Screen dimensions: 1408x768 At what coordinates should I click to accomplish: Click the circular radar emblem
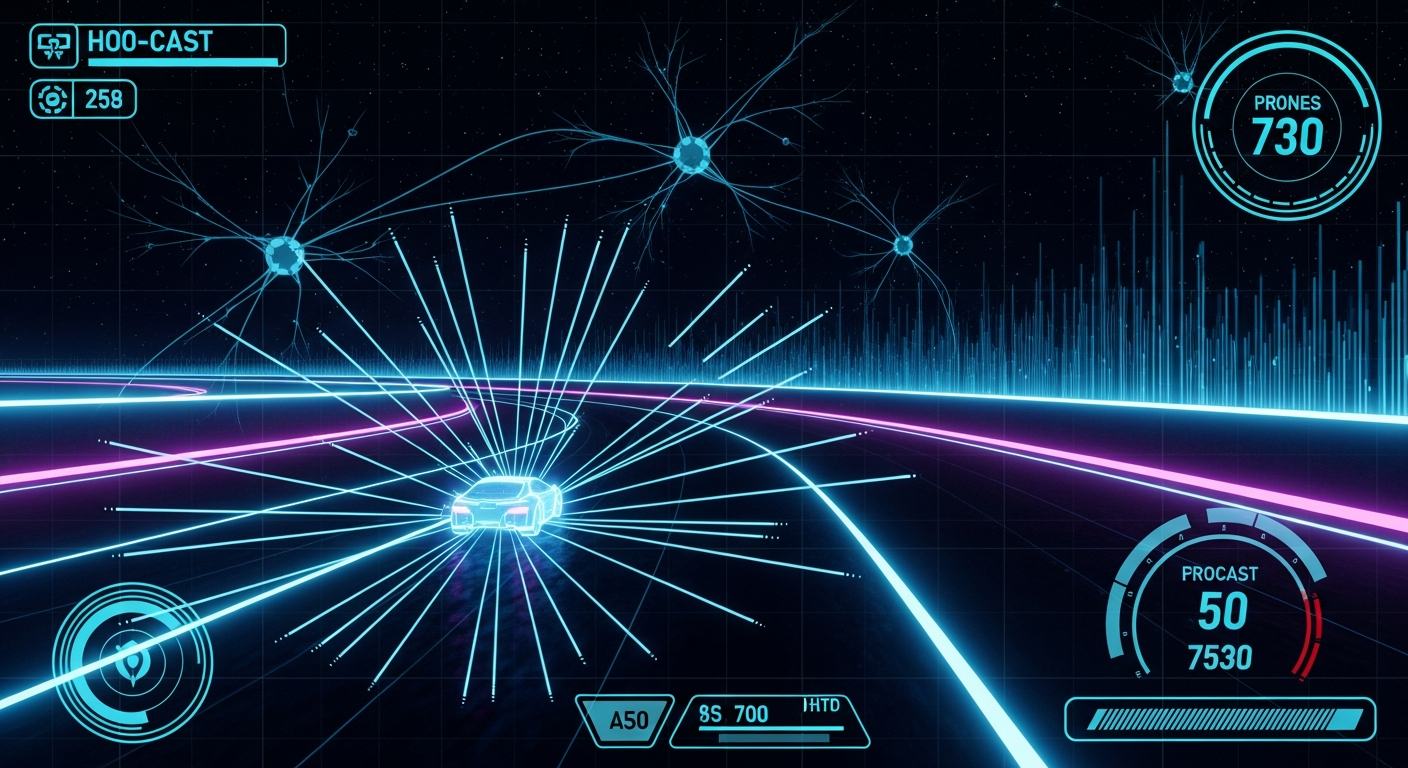tap(132, 662)
